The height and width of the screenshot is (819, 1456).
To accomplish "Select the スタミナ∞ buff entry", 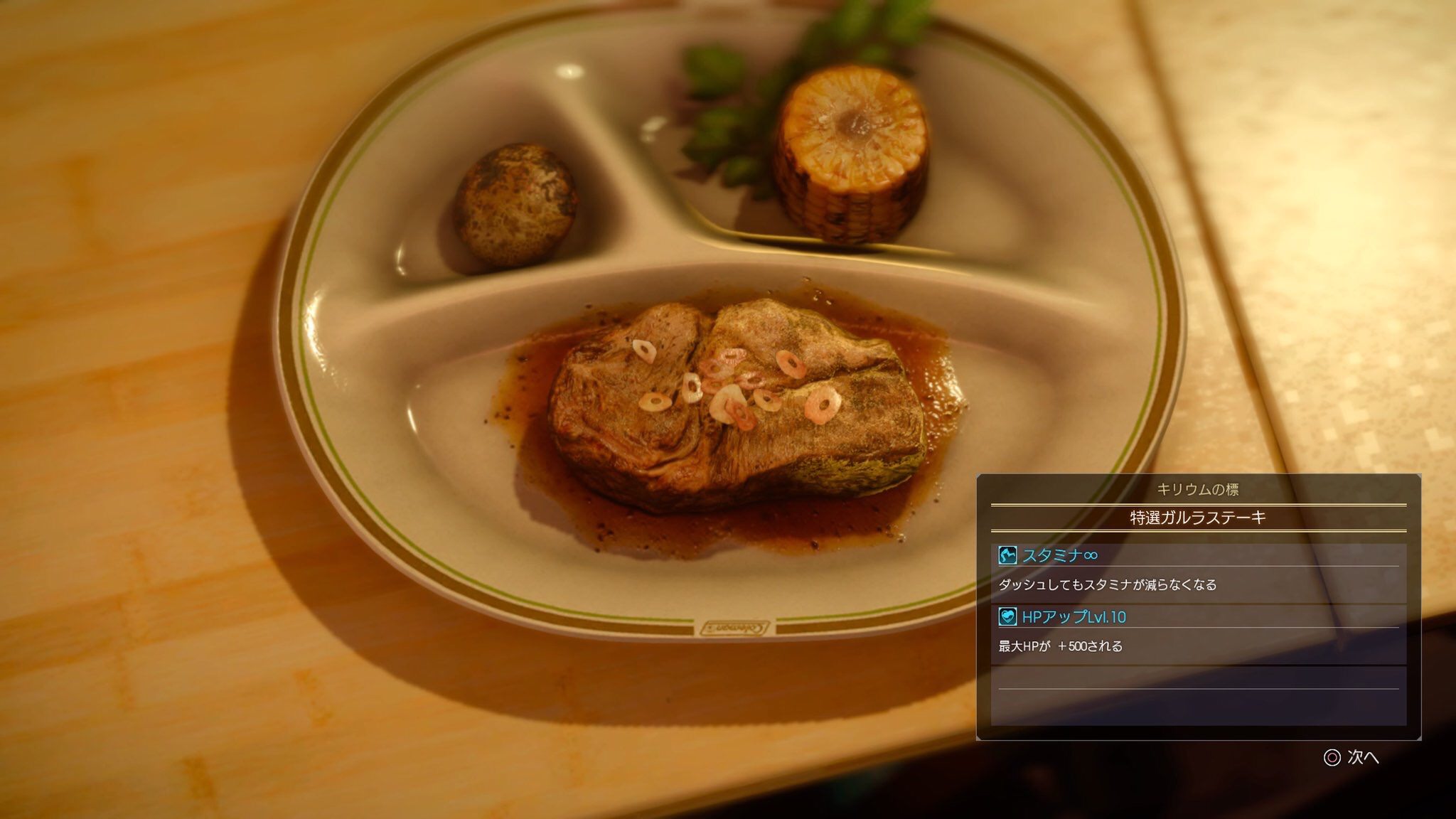I will (1059, 555).
